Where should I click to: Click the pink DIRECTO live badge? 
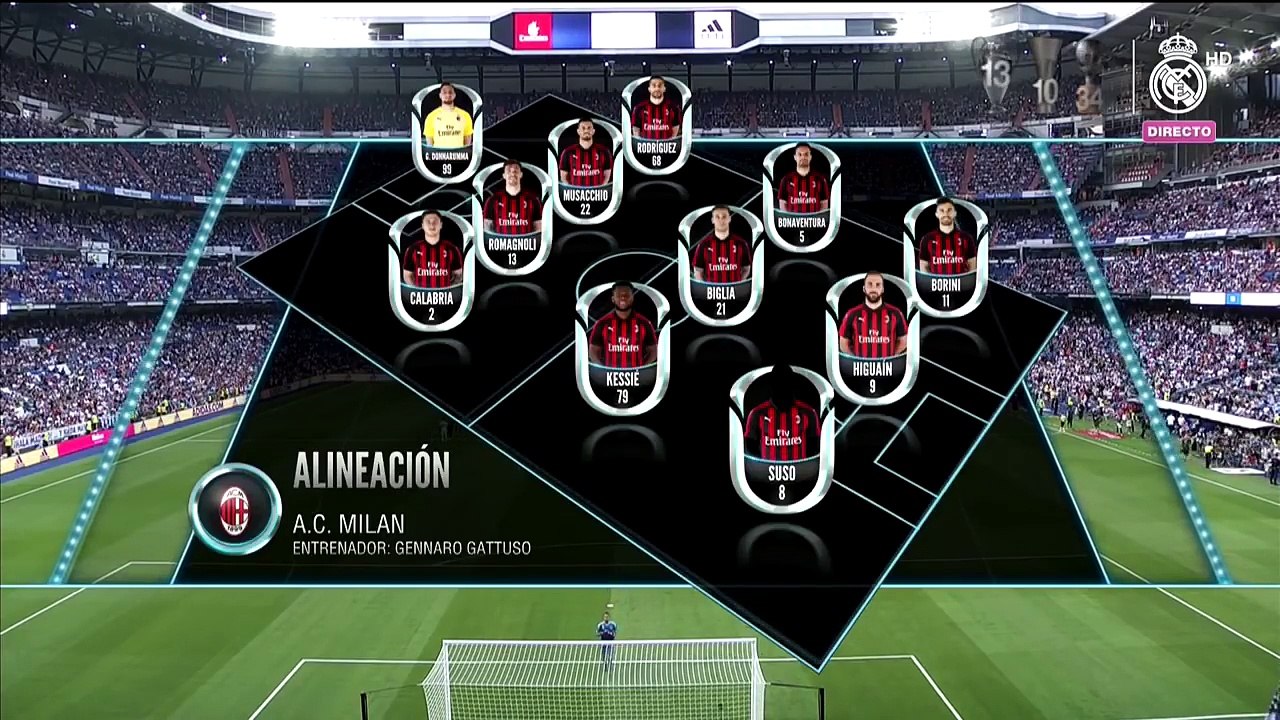click(1179, 131)
